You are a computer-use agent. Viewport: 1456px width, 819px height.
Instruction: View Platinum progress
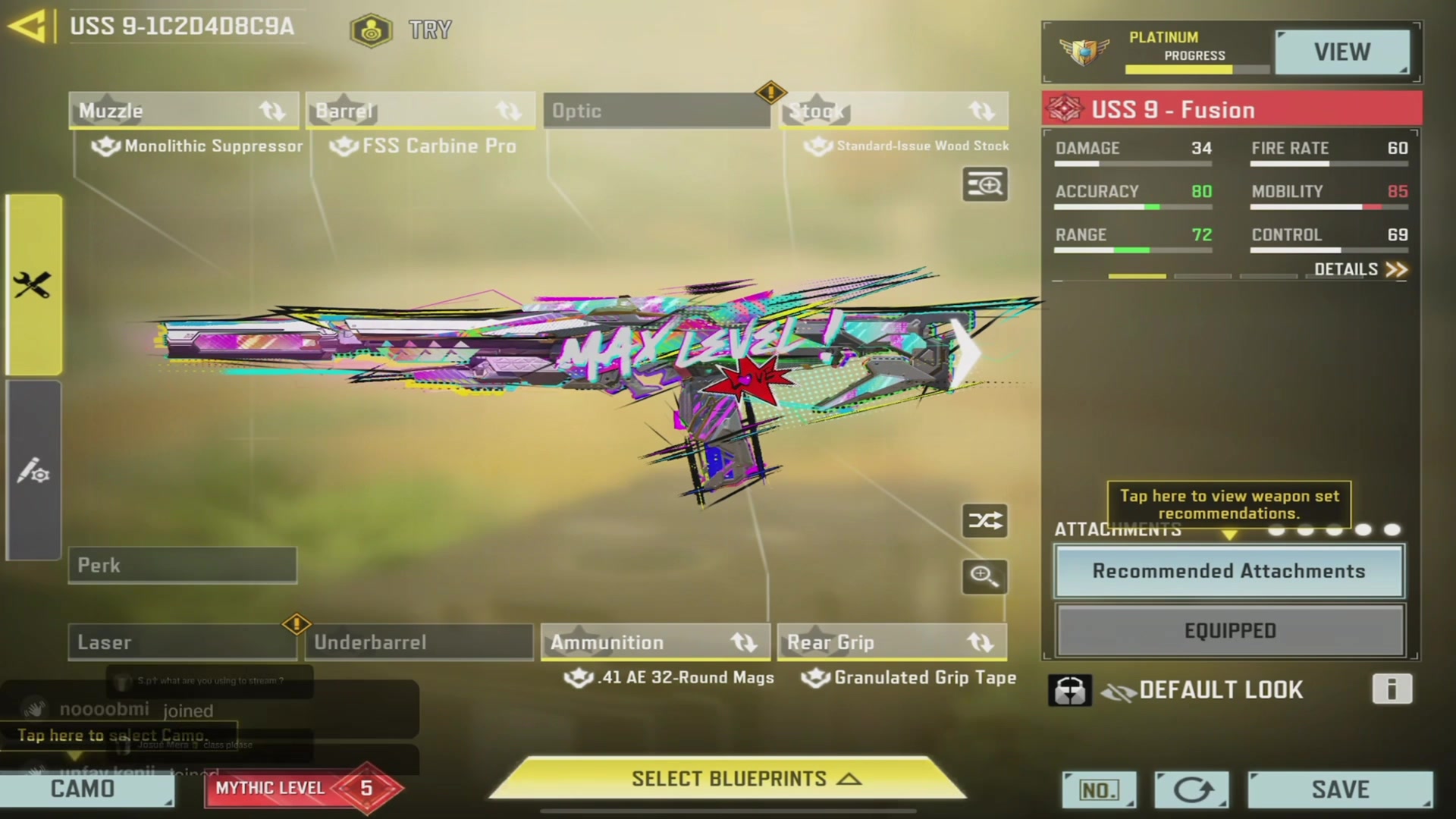[1341, 52]
